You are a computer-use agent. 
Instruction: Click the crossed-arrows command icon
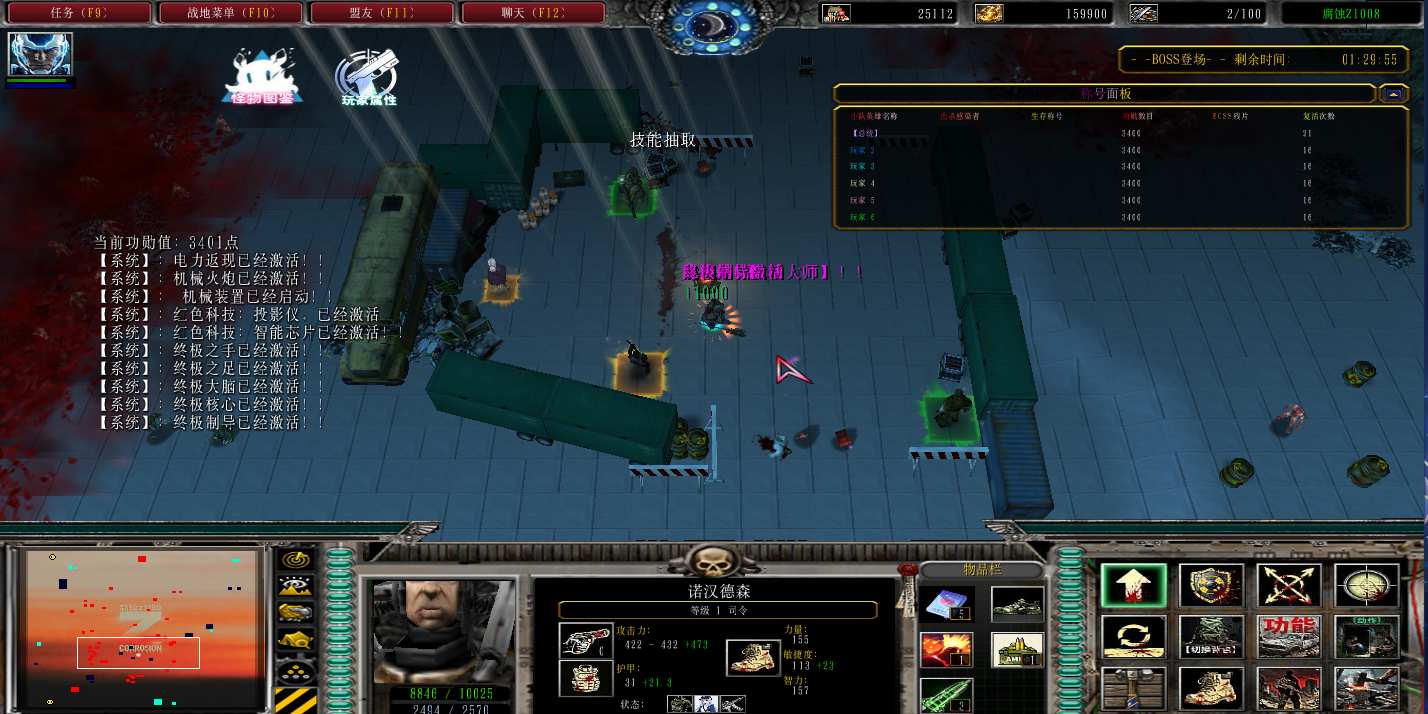[x=1289, y=586]
